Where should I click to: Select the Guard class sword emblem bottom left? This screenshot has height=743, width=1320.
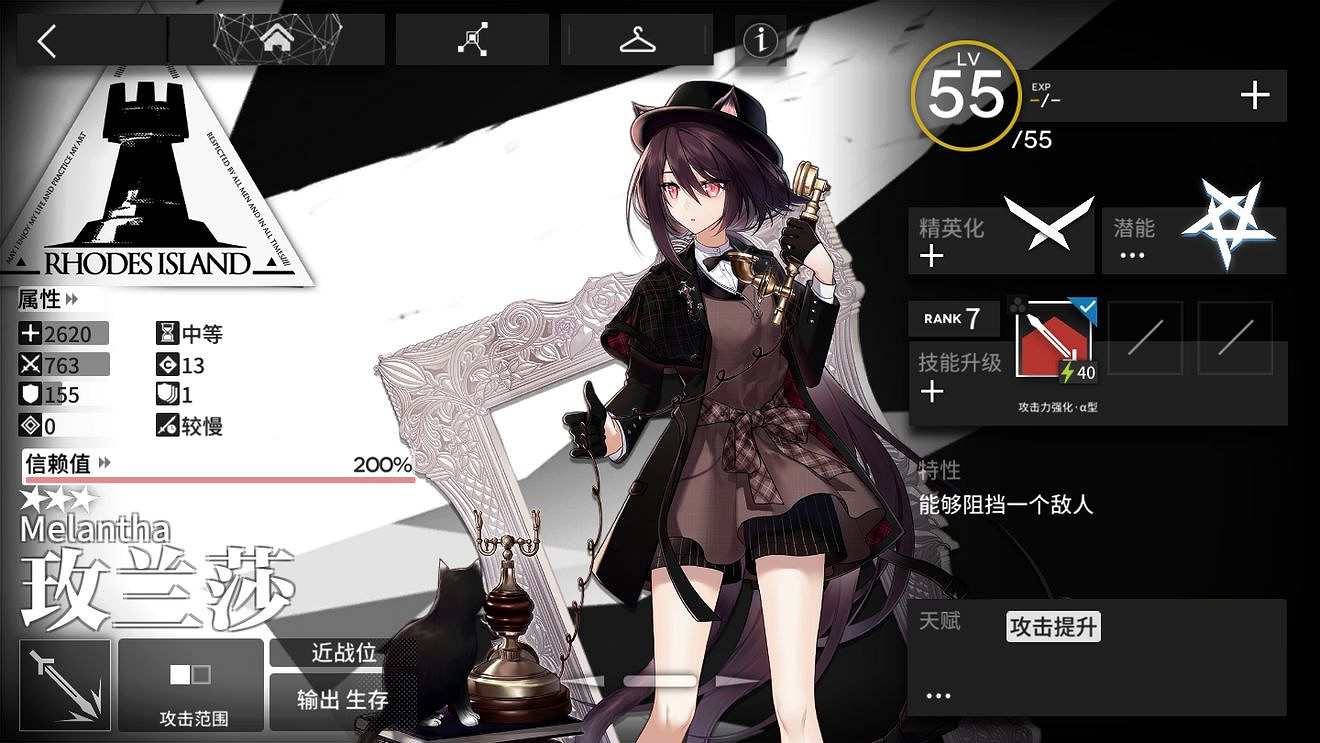click(63, 686)
